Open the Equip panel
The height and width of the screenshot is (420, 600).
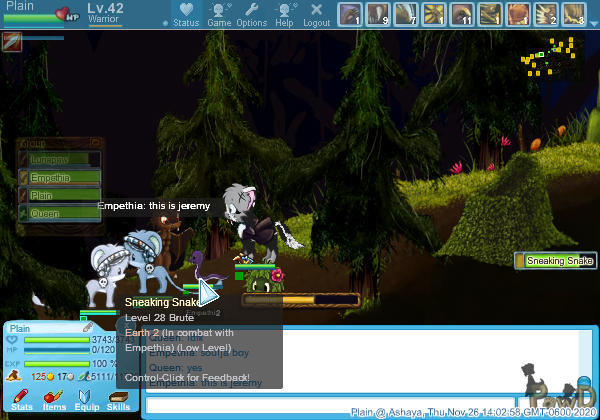point(87,400)
